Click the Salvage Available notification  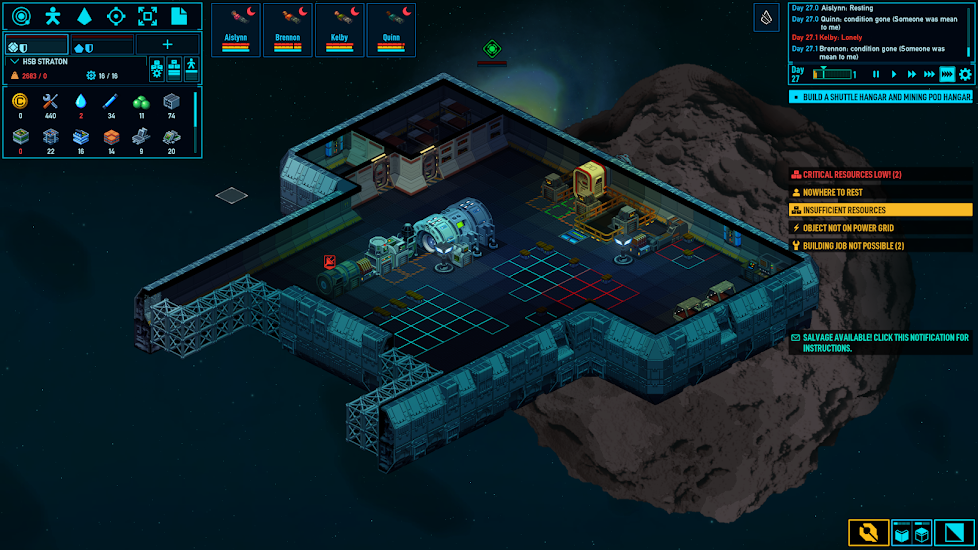880,343
